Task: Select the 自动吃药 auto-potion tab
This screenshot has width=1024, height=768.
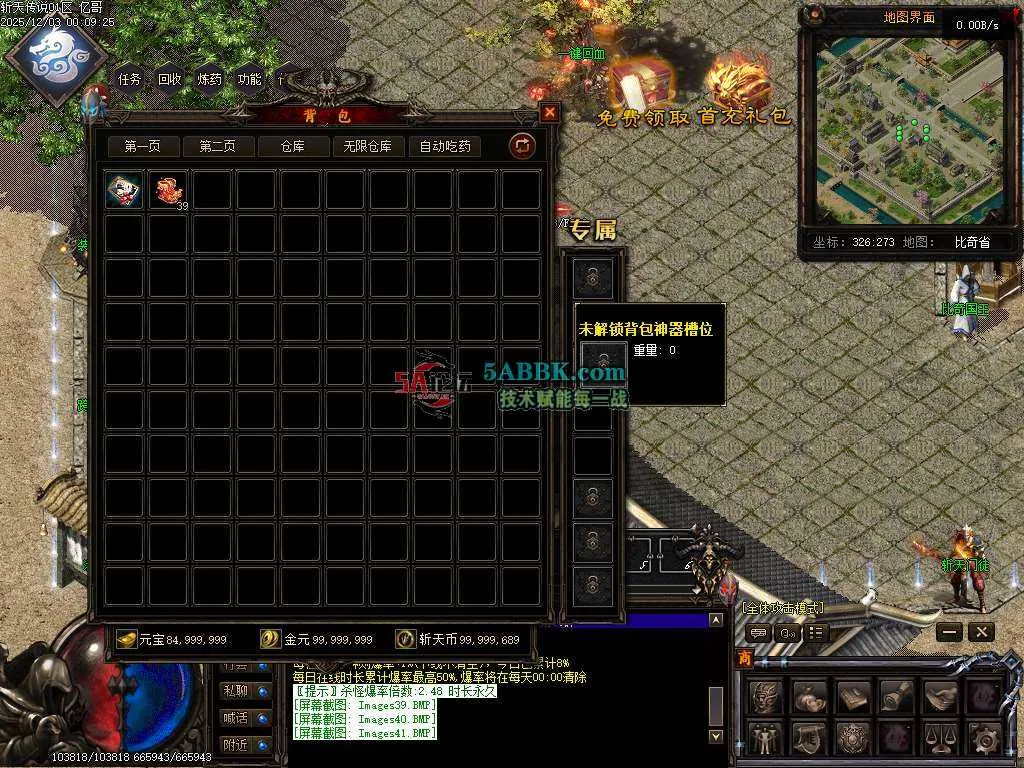Action: (444, 146)
